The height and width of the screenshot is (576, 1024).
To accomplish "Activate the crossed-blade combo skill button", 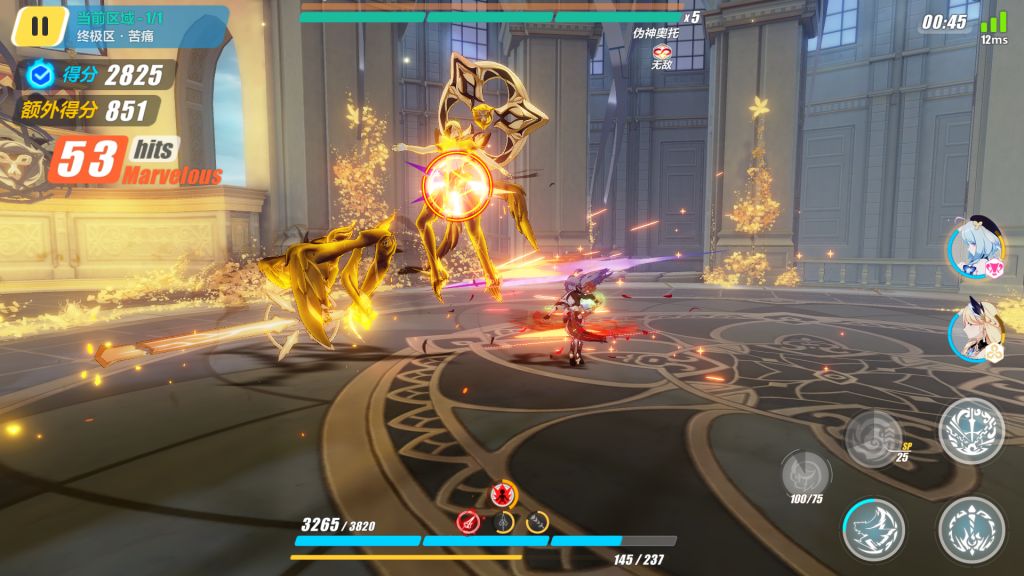I will (971, 430).
